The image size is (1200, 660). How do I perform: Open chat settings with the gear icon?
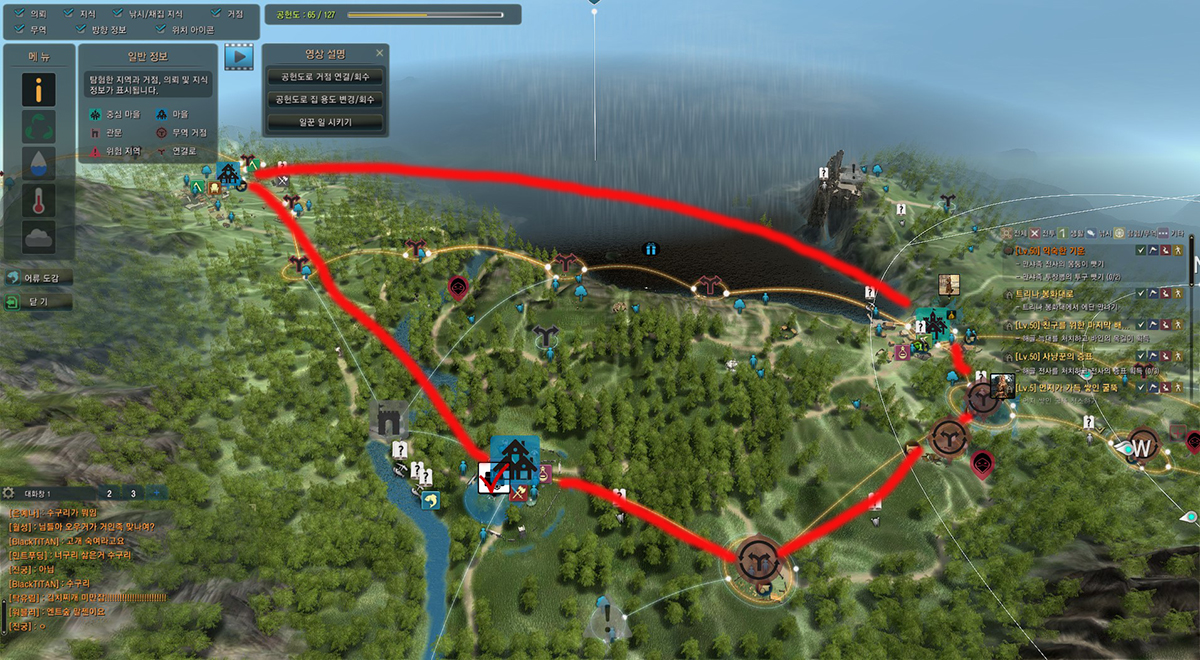pos(8,493)
